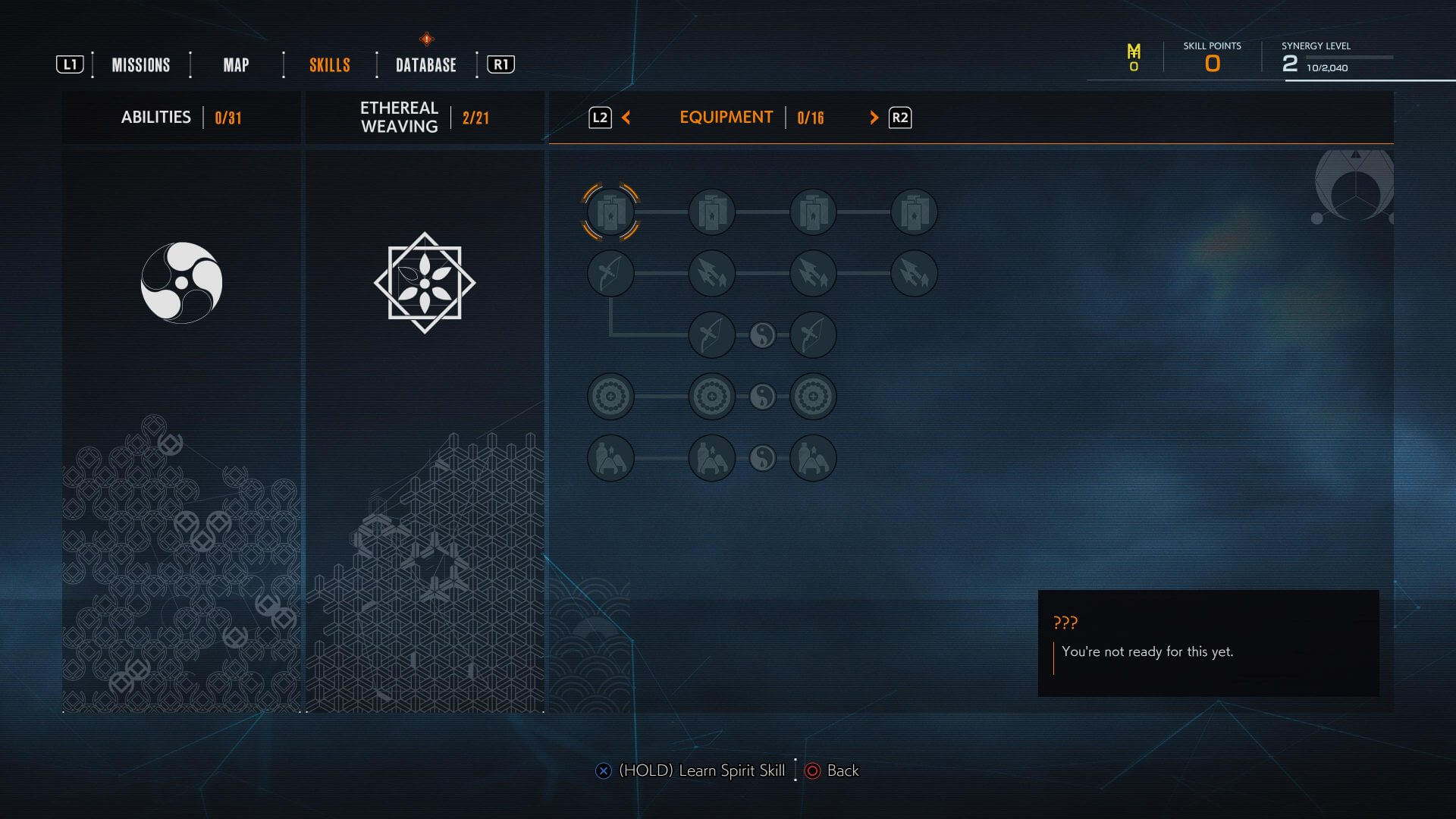Open the Missions tab
Viewport: 1456px width, 819px height.
[141, 65]
